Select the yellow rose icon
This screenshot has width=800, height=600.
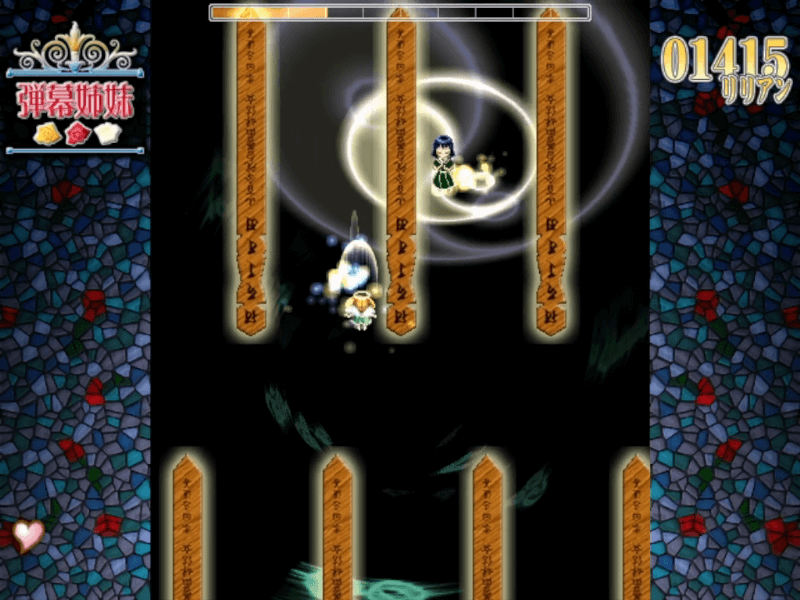click(46, 133)
